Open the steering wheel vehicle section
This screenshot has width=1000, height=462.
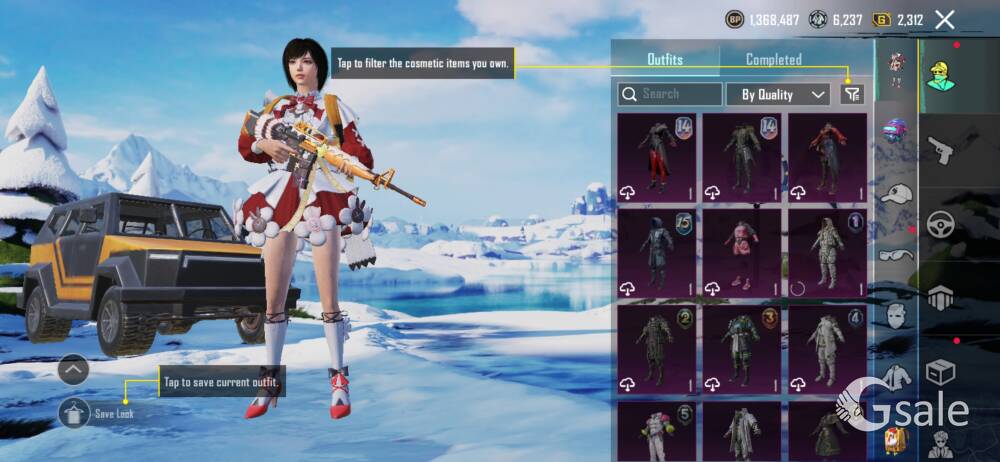tap(942, 224)
